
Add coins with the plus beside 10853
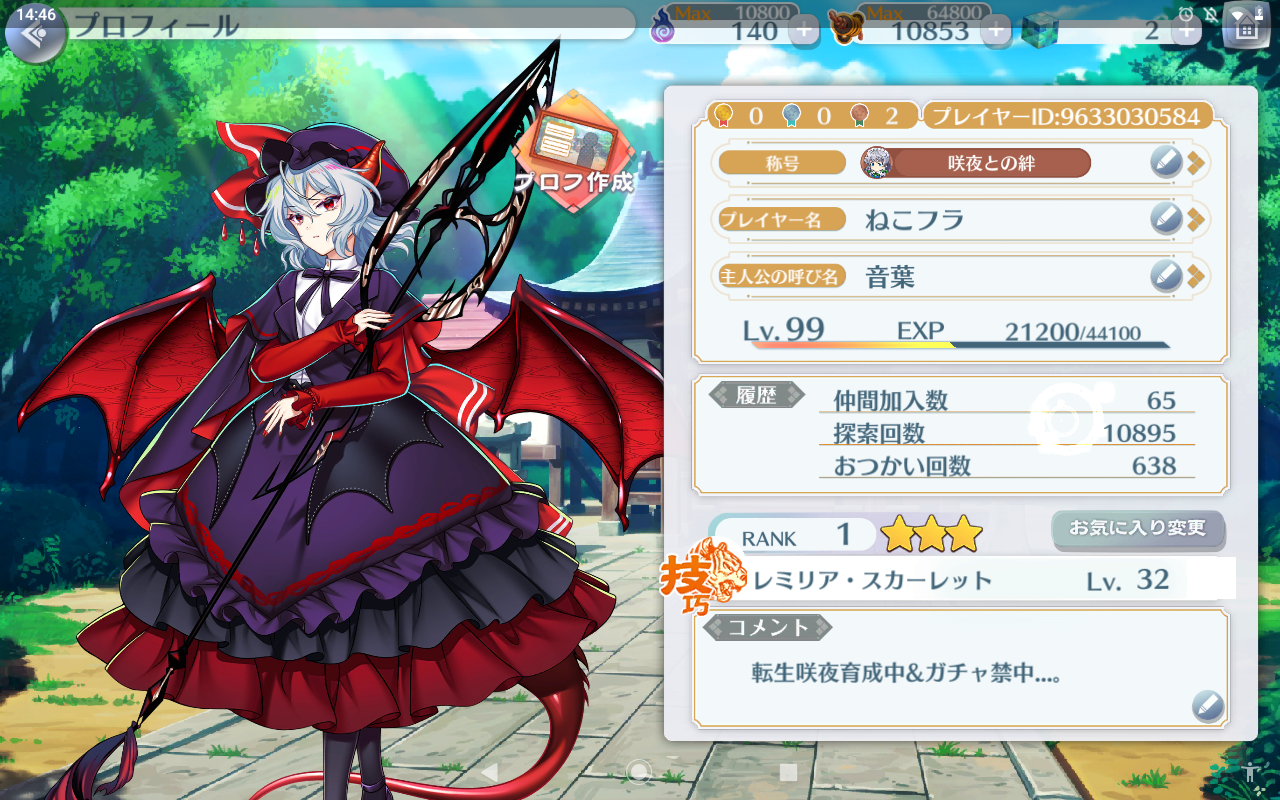pos(995,30)
